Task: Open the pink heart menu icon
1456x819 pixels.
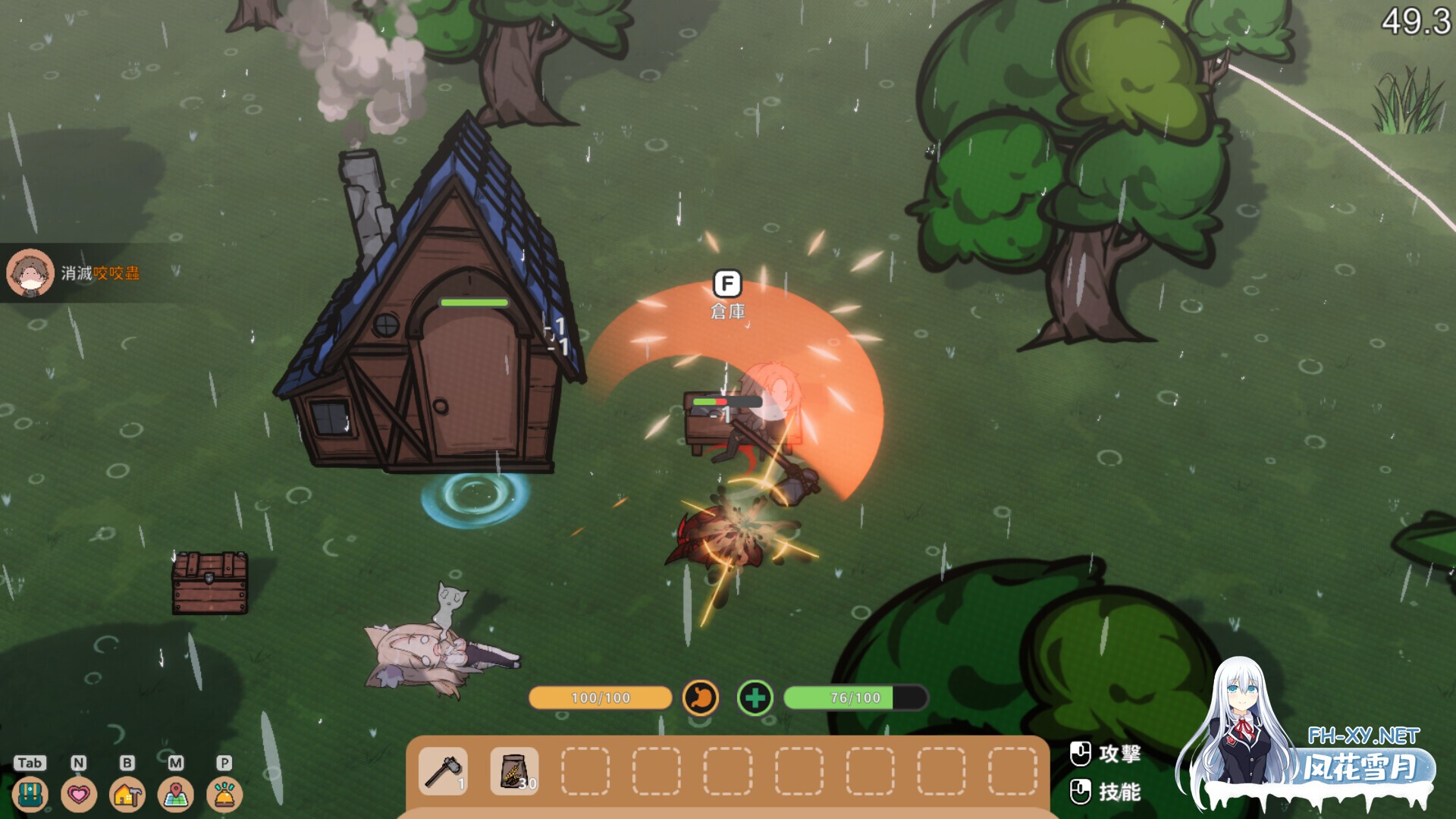Action: click(x=79, y=794)
